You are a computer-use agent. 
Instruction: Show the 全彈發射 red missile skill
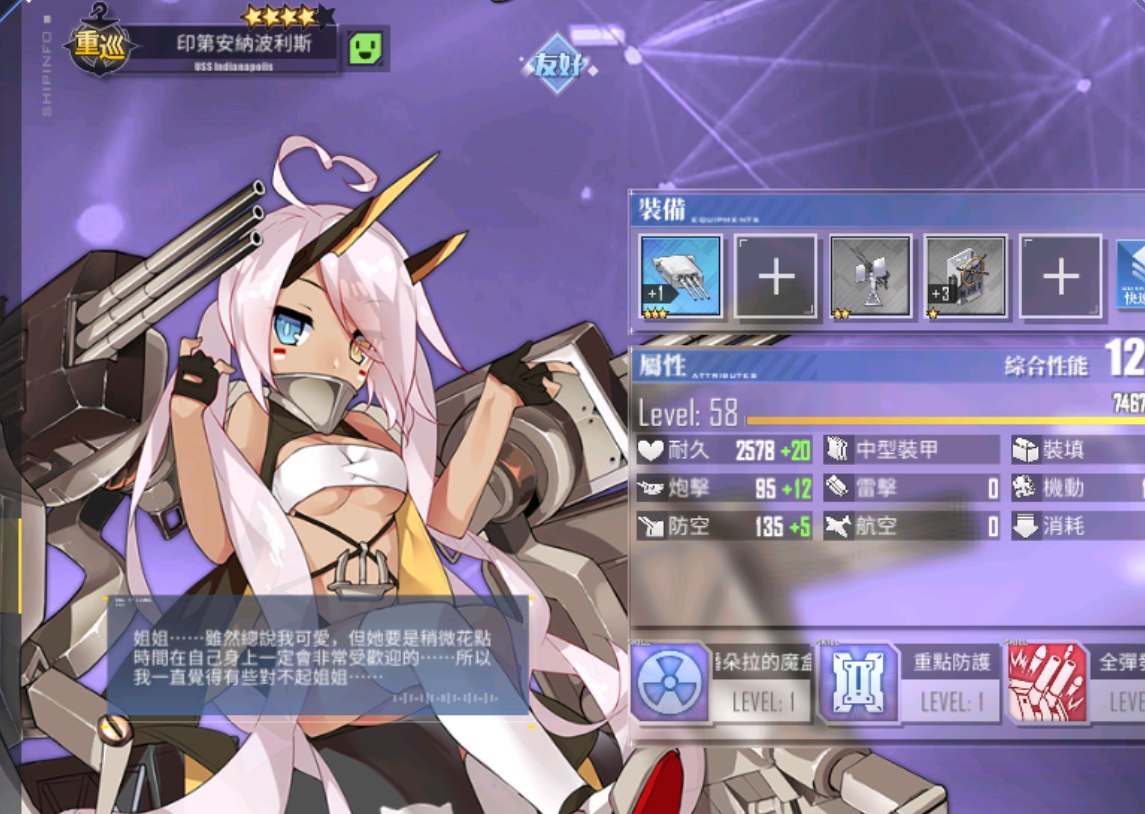[x=1047, y=683]
